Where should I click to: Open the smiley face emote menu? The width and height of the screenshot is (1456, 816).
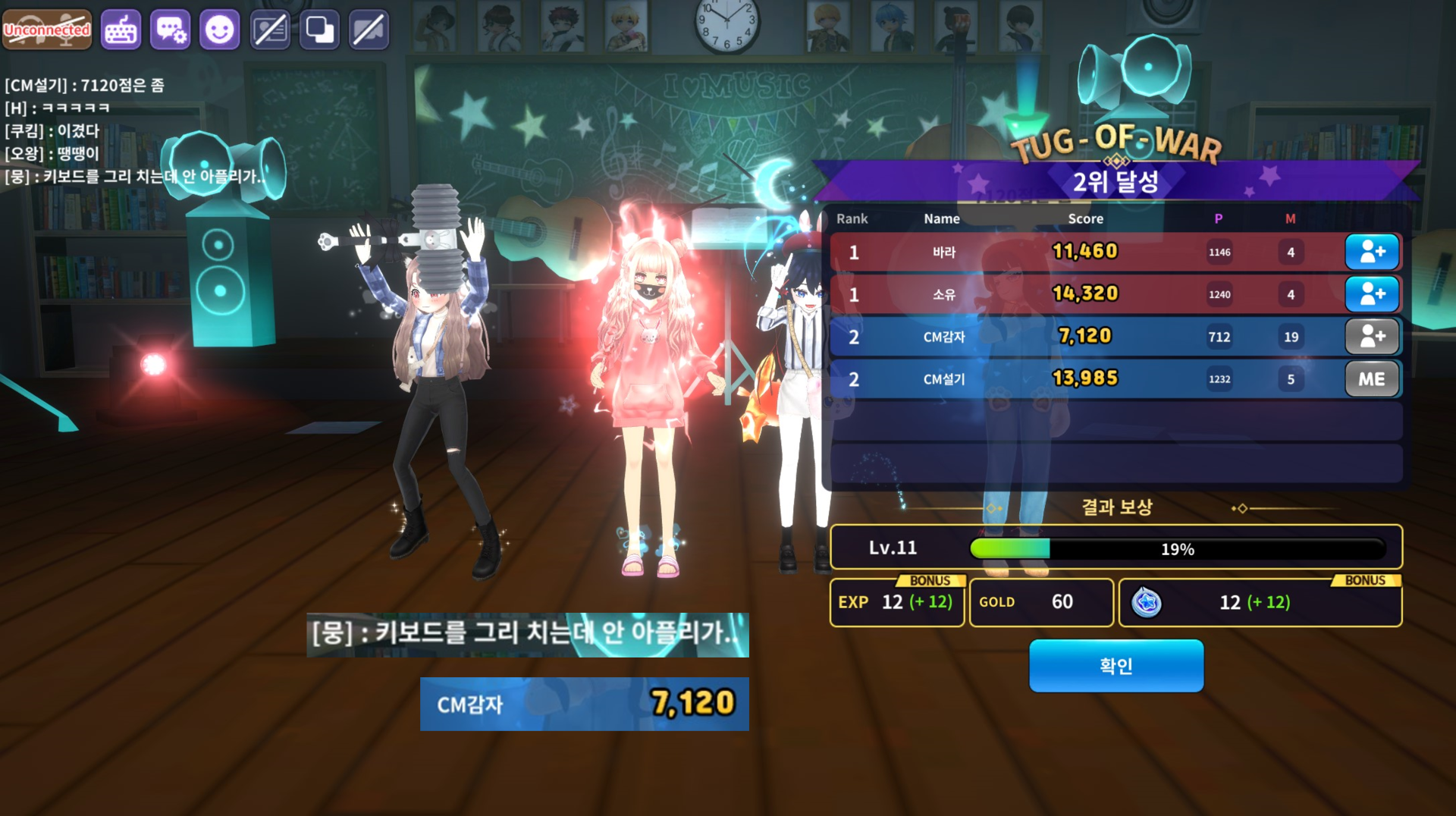tap(220, 30)
